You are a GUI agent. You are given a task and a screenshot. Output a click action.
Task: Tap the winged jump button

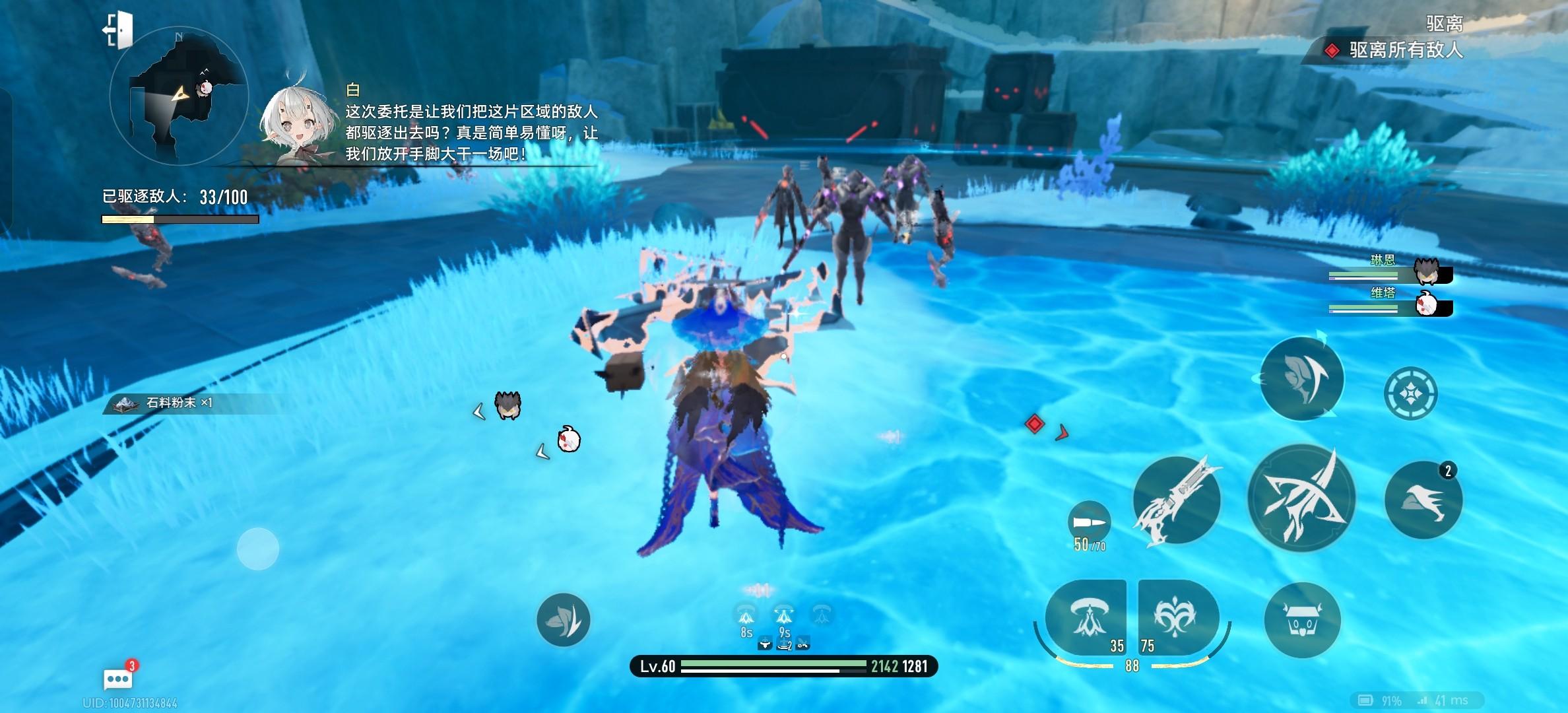coord(1423,500)
